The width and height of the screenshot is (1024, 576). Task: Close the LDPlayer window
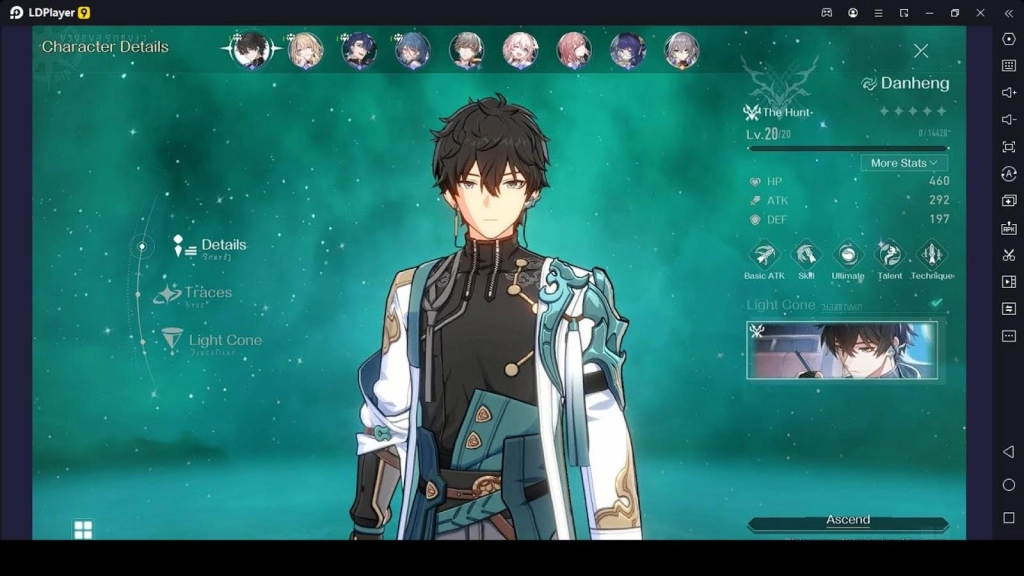pyautogui.click(x=980, y=13)
